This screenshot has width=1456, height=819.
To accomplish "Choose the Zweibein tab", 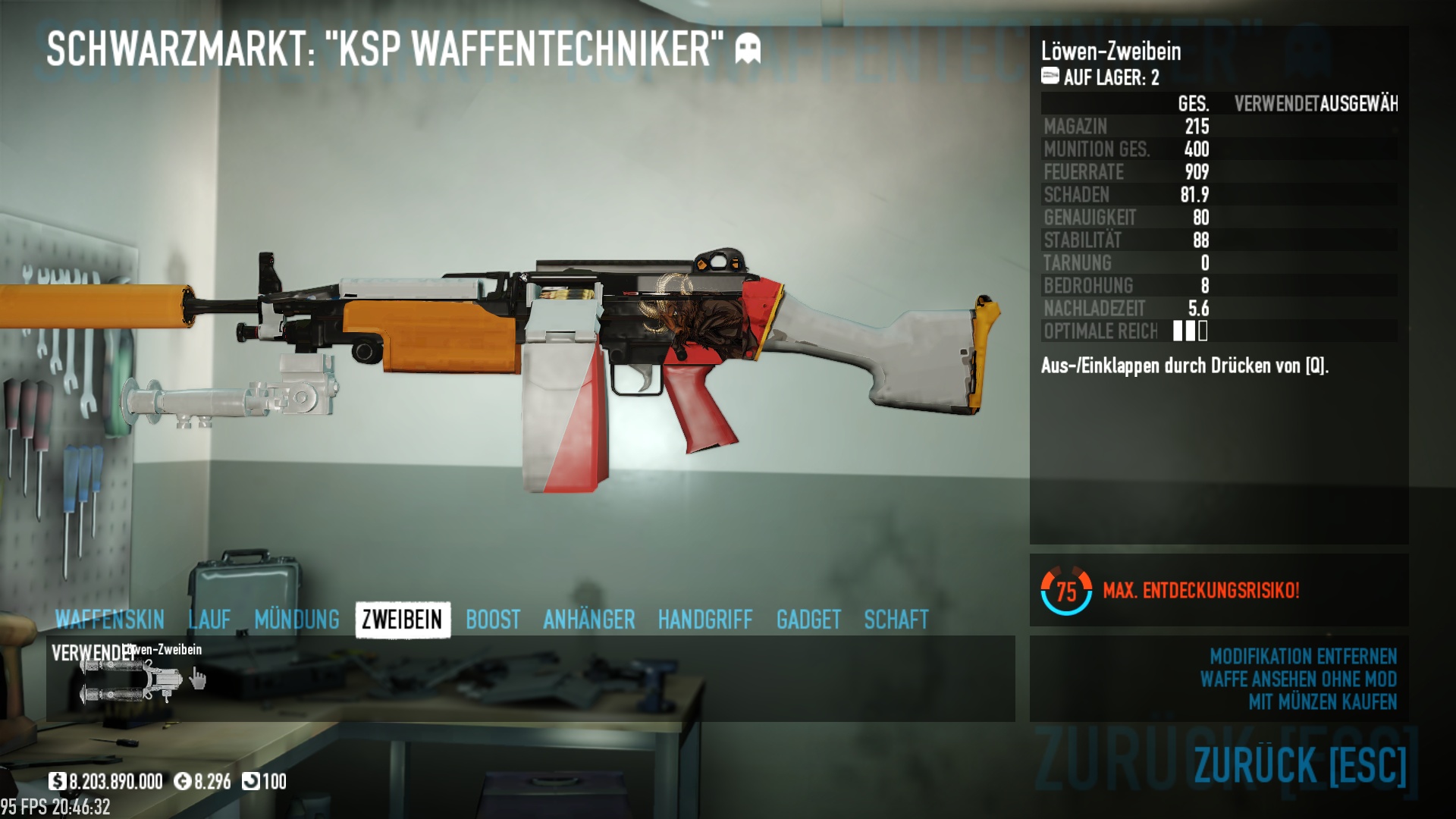I will 402,620.
